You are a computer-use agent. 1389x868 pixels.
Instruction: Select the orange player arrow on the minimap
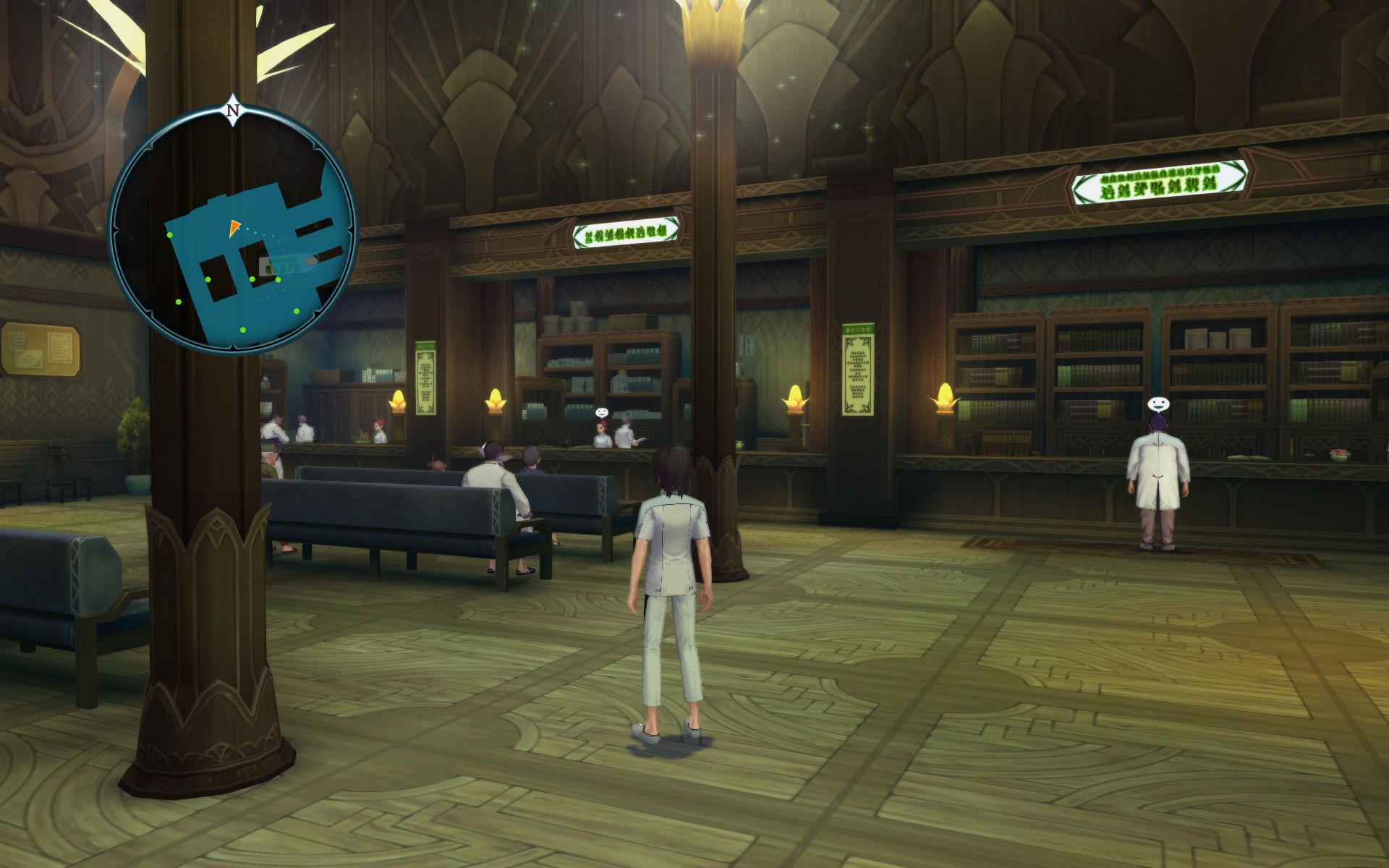tap(234, 229)
